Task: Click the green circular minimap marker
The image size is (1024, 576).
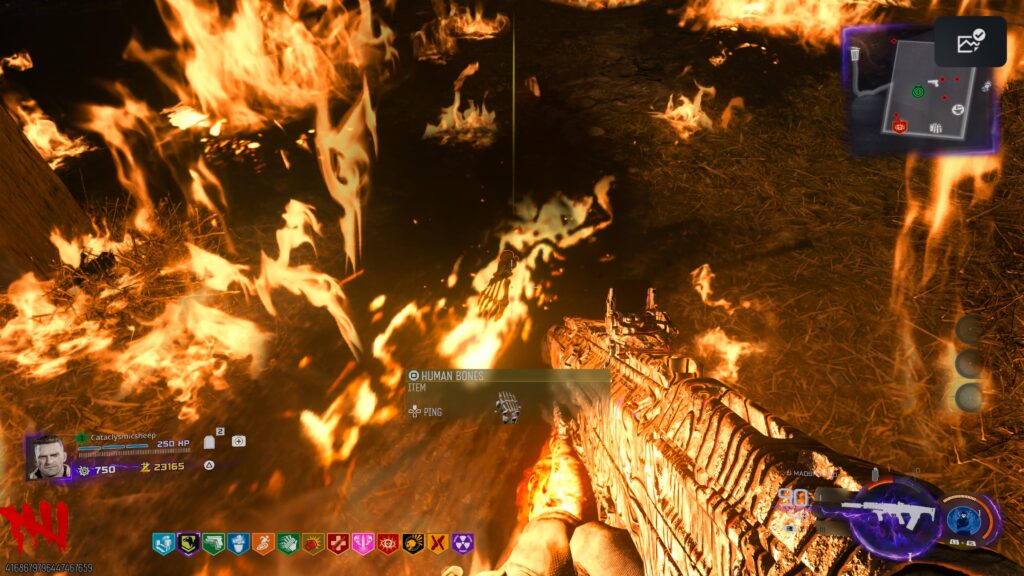Action: pos(917,91)
